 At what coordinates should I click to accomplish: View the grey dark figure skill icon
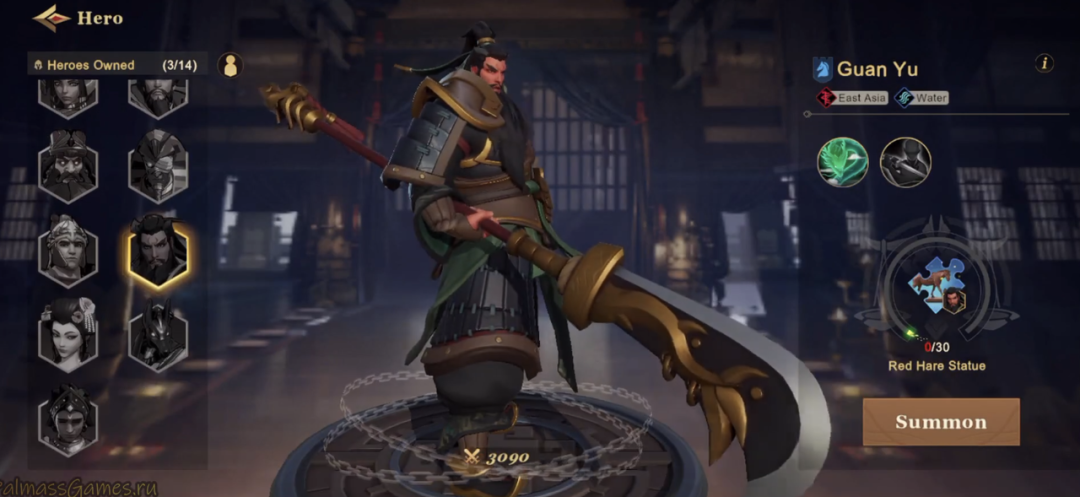pos(905,162)
